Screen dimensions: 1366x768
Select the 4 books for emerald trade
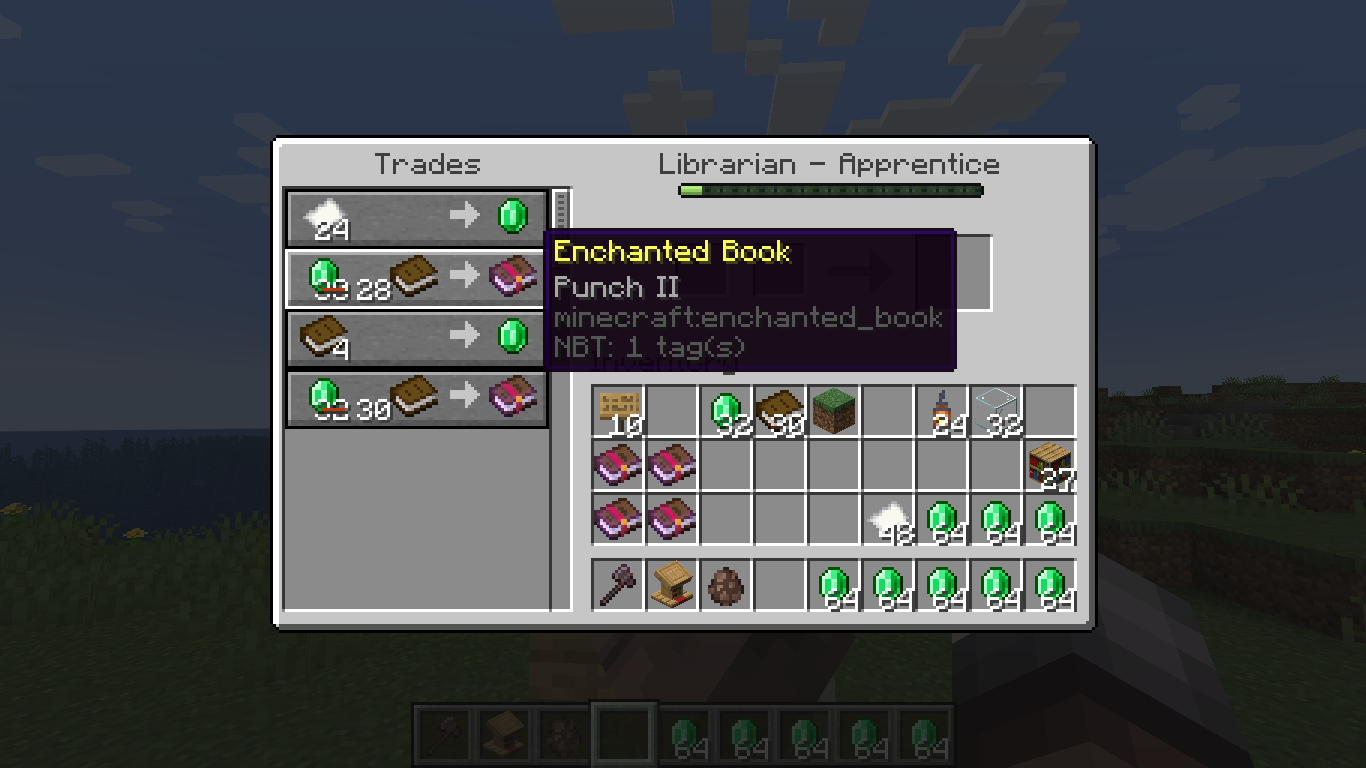point(416,338)
